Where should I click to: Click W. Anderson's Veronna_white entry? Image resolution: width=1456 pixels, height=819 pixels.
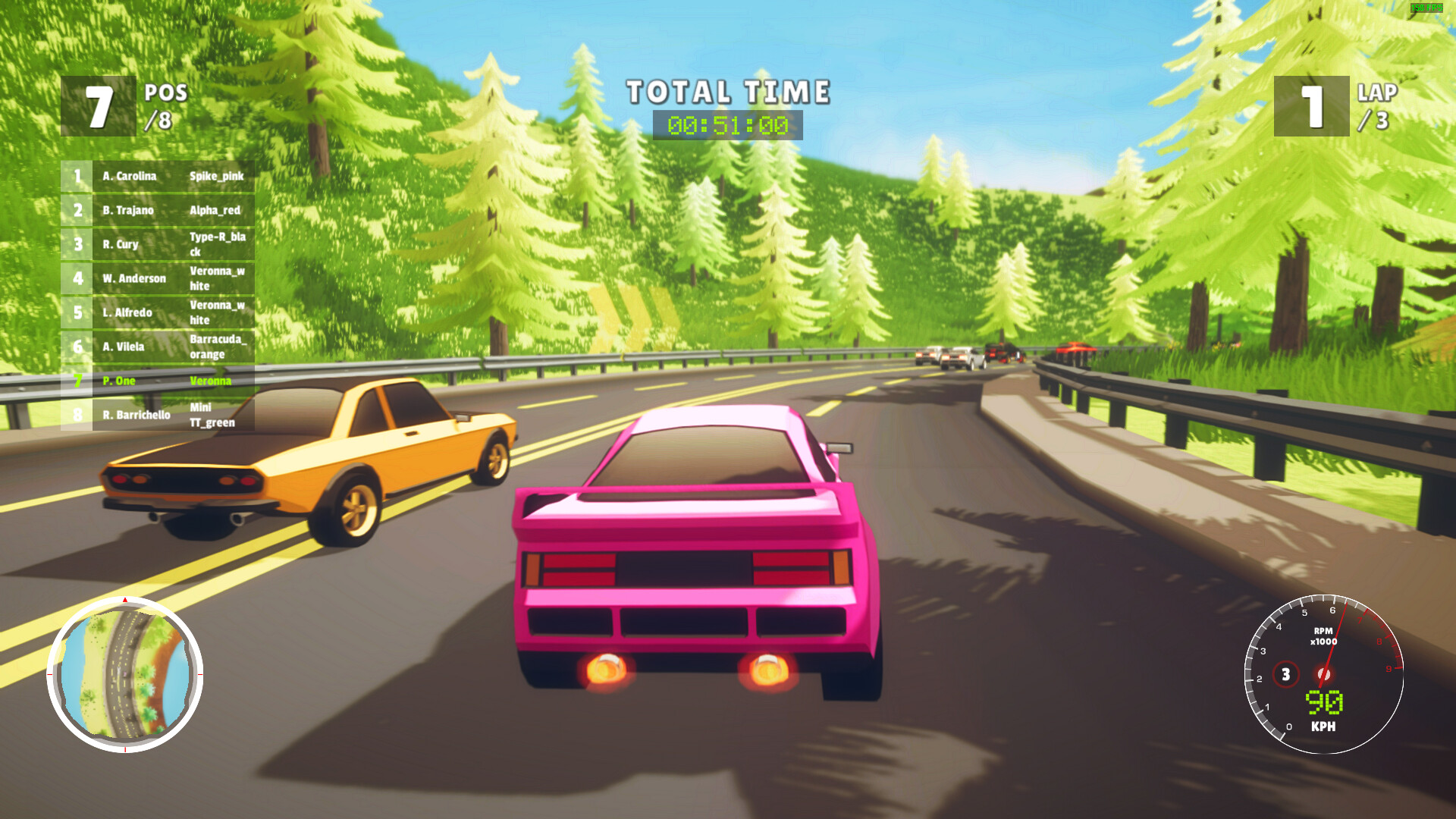(x=159, y=278)
